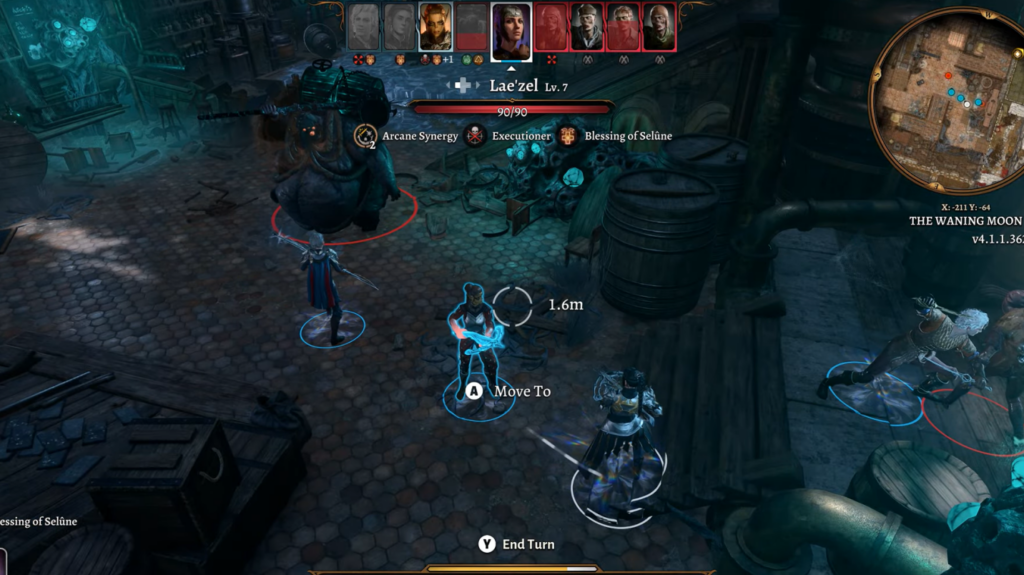This screenshot has height=575, width=1024.
Task: Inspect the Executioner skull status icon
Action: pos(476,136)
